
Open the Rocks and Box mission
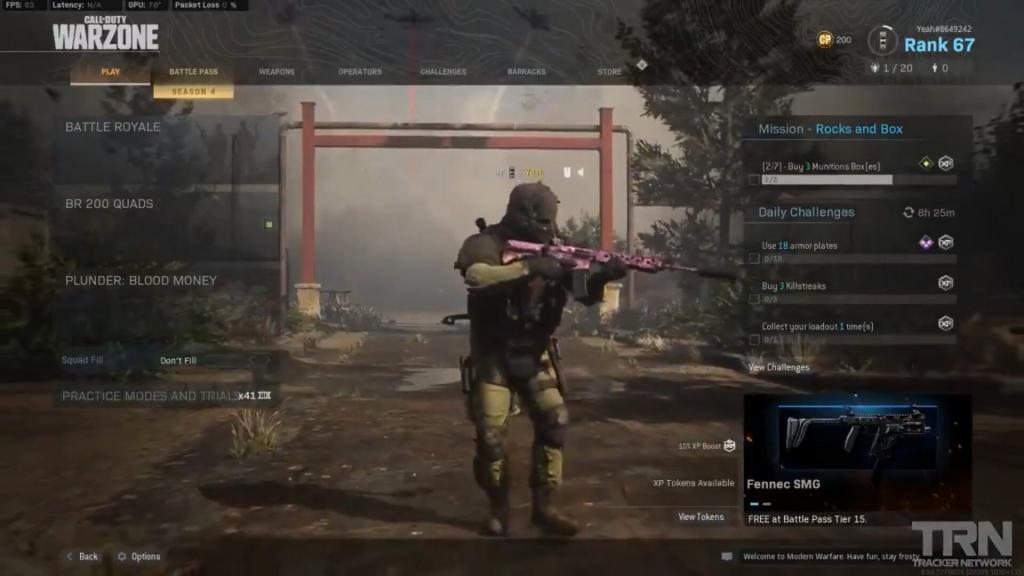coord(856,129)
